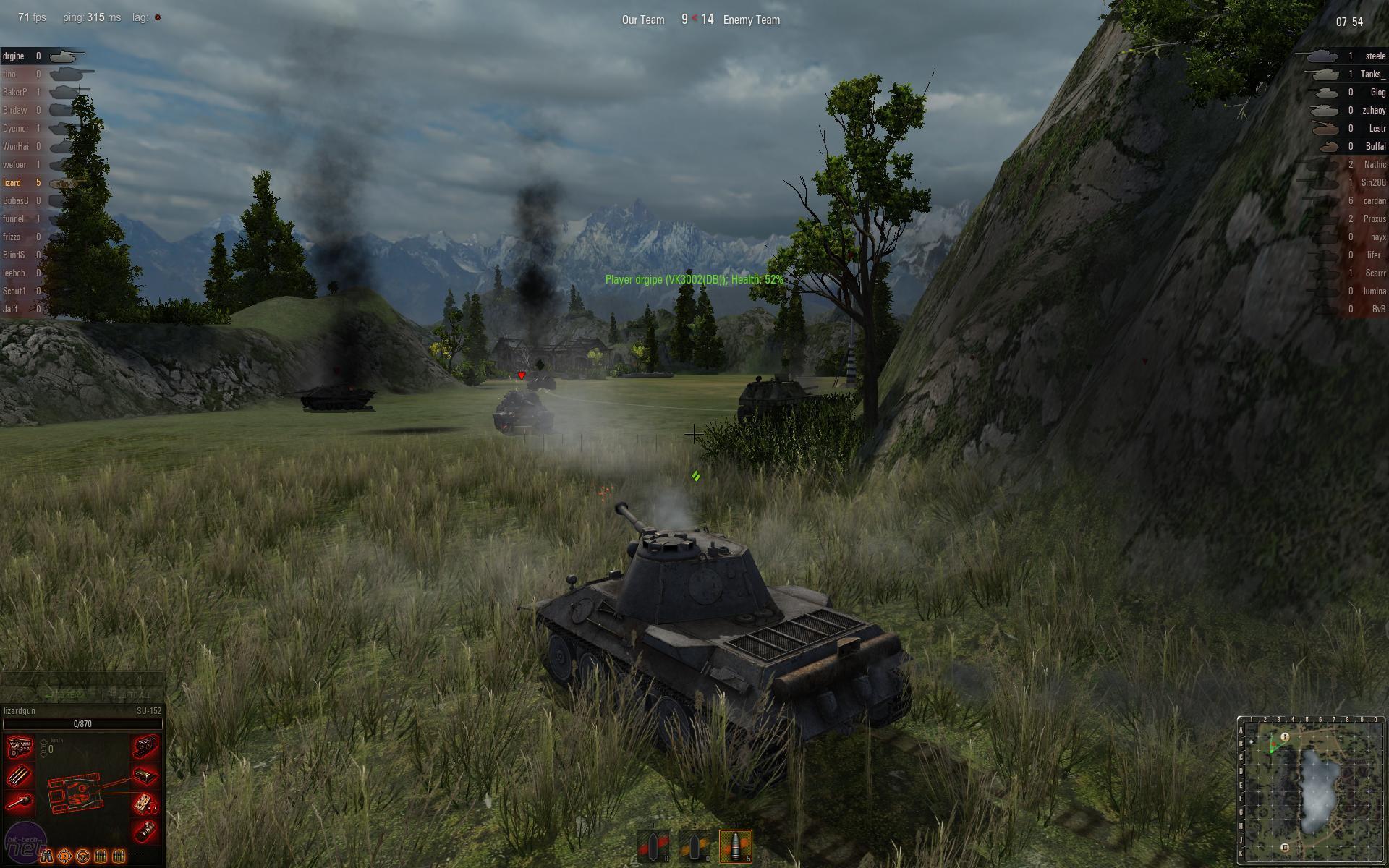Select the Our Team score tab
The width and height of the screenshot is (1389, 868).
coord(642,20)
